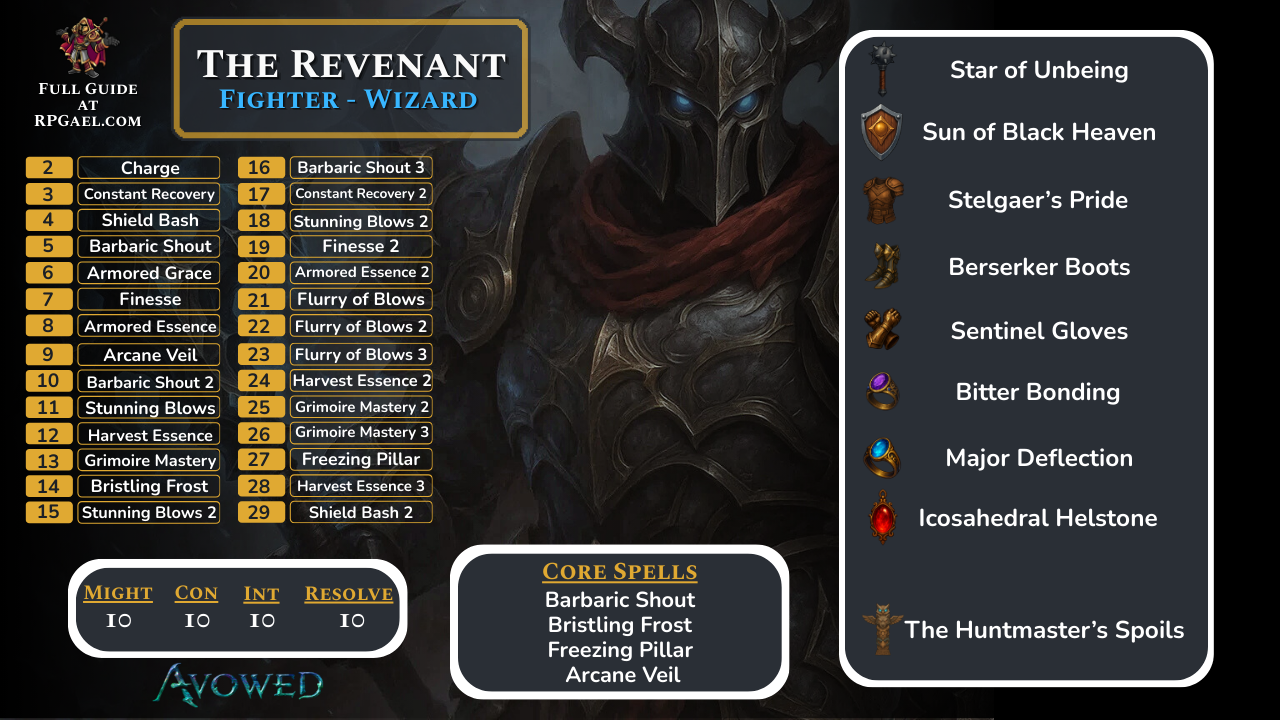Choose the blue Major Deflection ring icon

click(x=882, y=457)
